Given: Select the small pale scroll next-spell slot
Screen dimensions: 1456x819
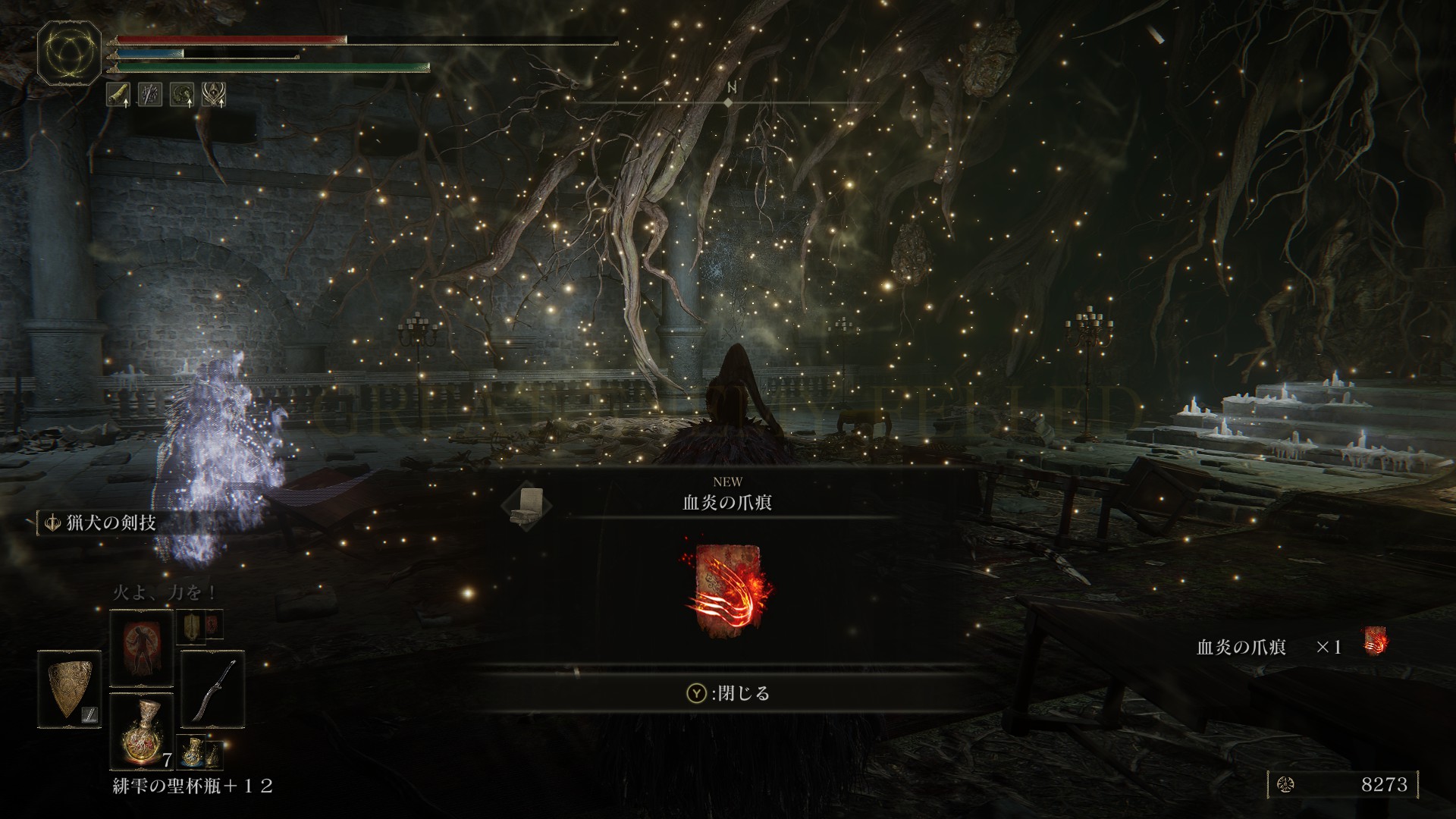Looking at the screenshot, I should tap(192, 626).
